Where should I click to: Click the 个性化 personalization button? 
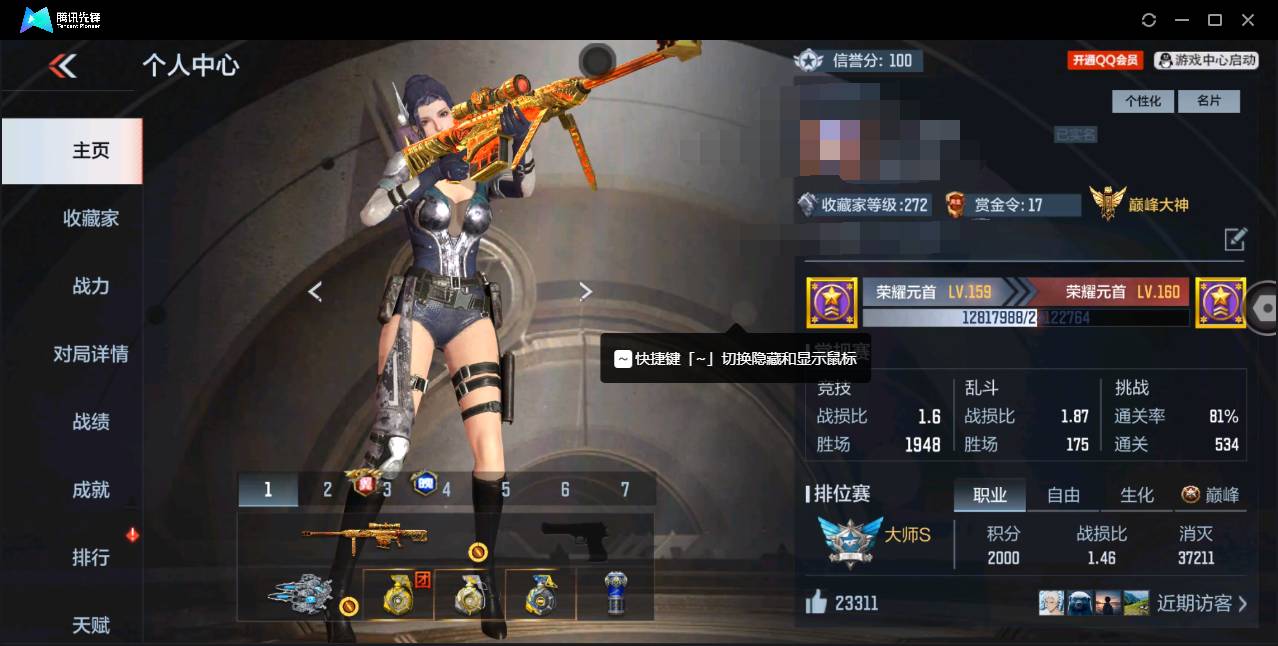pyautogui.click(x=1143, y=101)
